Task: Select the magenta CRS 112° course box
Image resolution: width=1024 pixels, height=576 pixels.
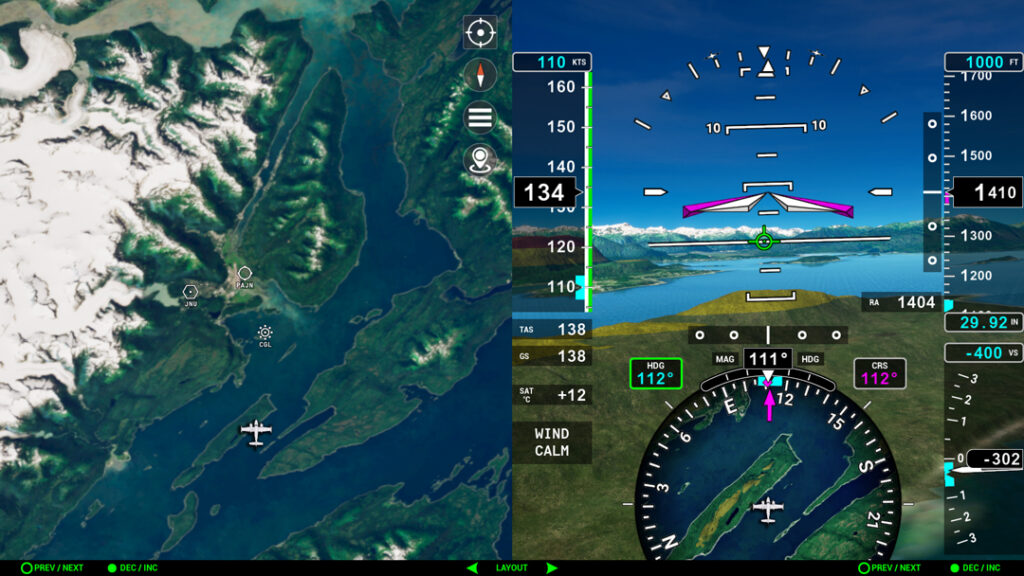Action: pos(880,373)
